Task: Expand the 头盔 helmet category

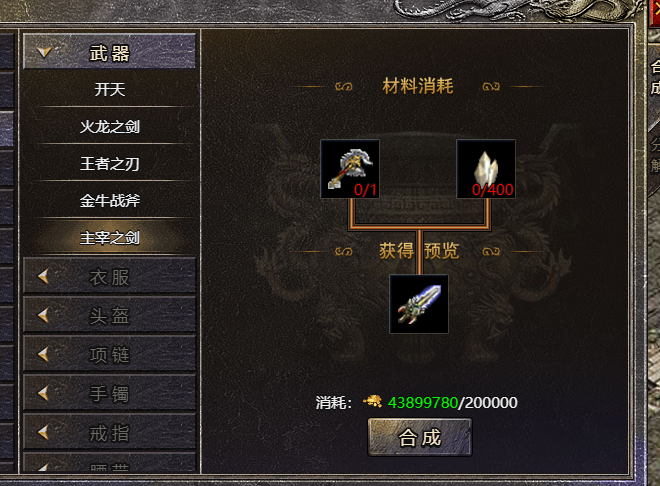Action: point(109,316)
